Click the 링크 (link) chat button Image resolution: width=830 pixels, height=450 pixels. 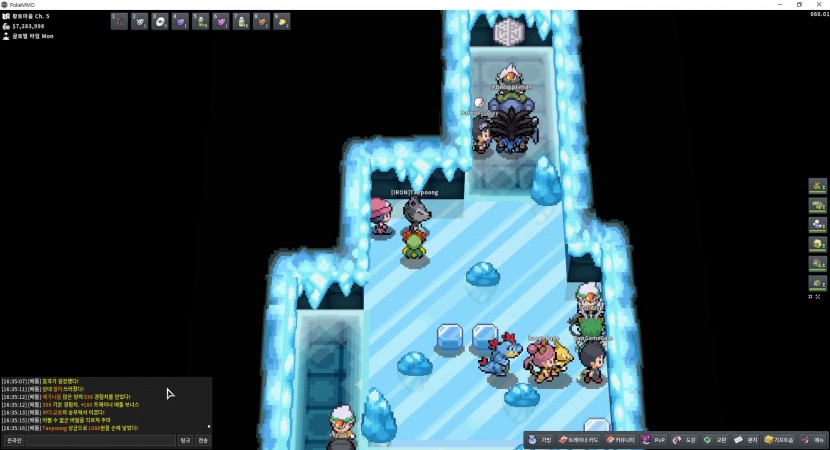[185, 440]
